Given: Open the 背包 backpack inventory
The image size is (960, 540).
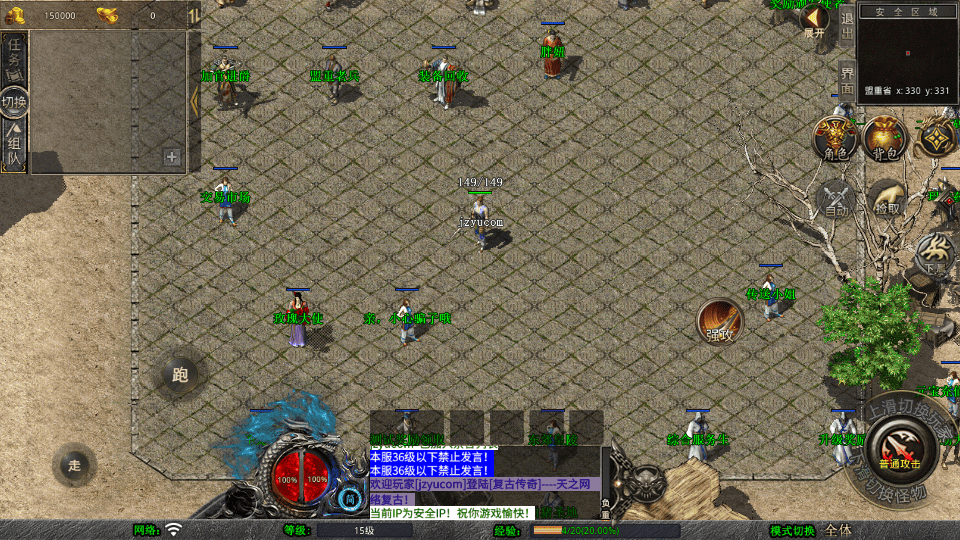Looking at the screenshot, I should click(x=884, y=138).
